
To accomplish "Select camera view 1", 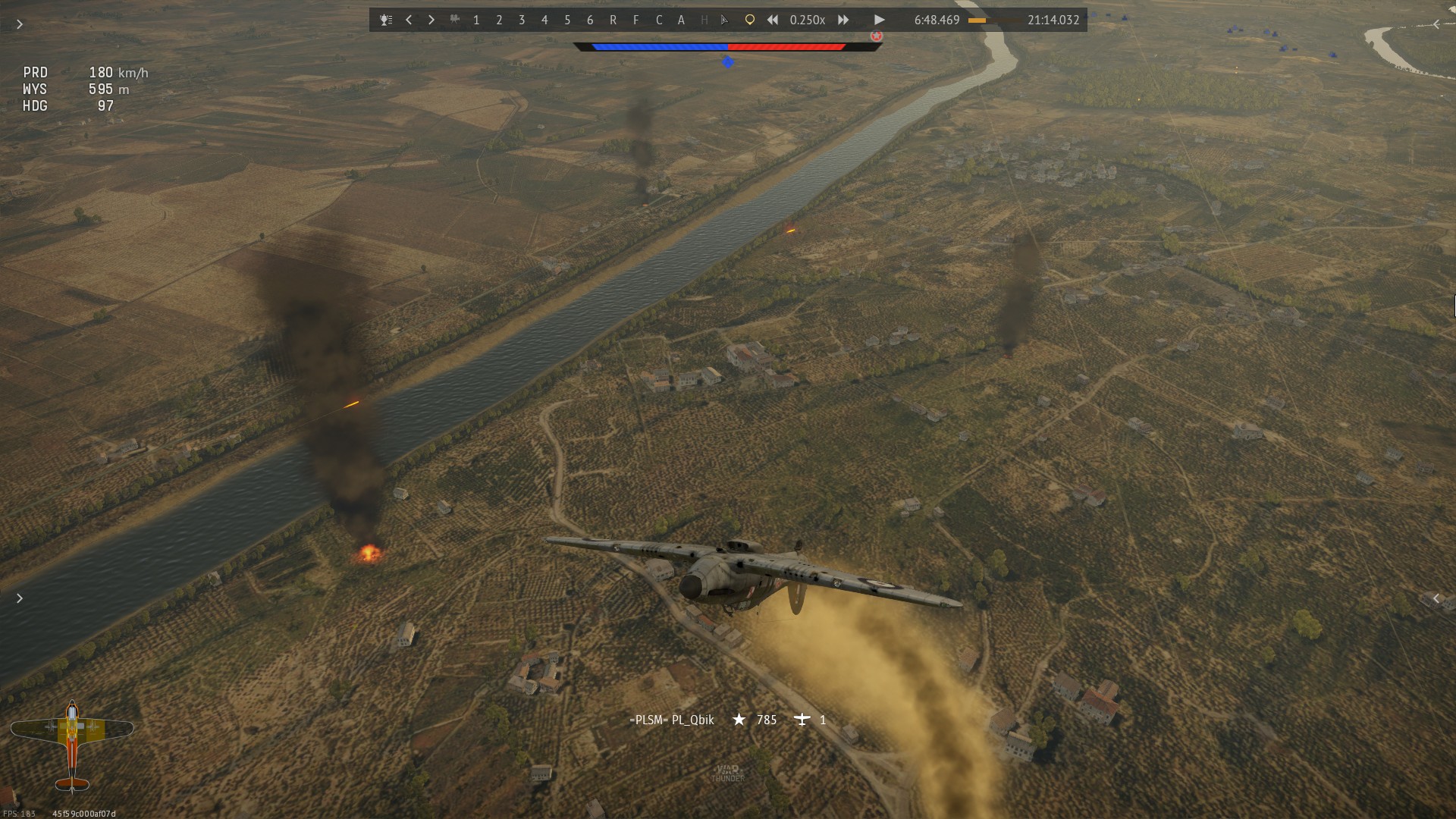I will click(476, 20).
